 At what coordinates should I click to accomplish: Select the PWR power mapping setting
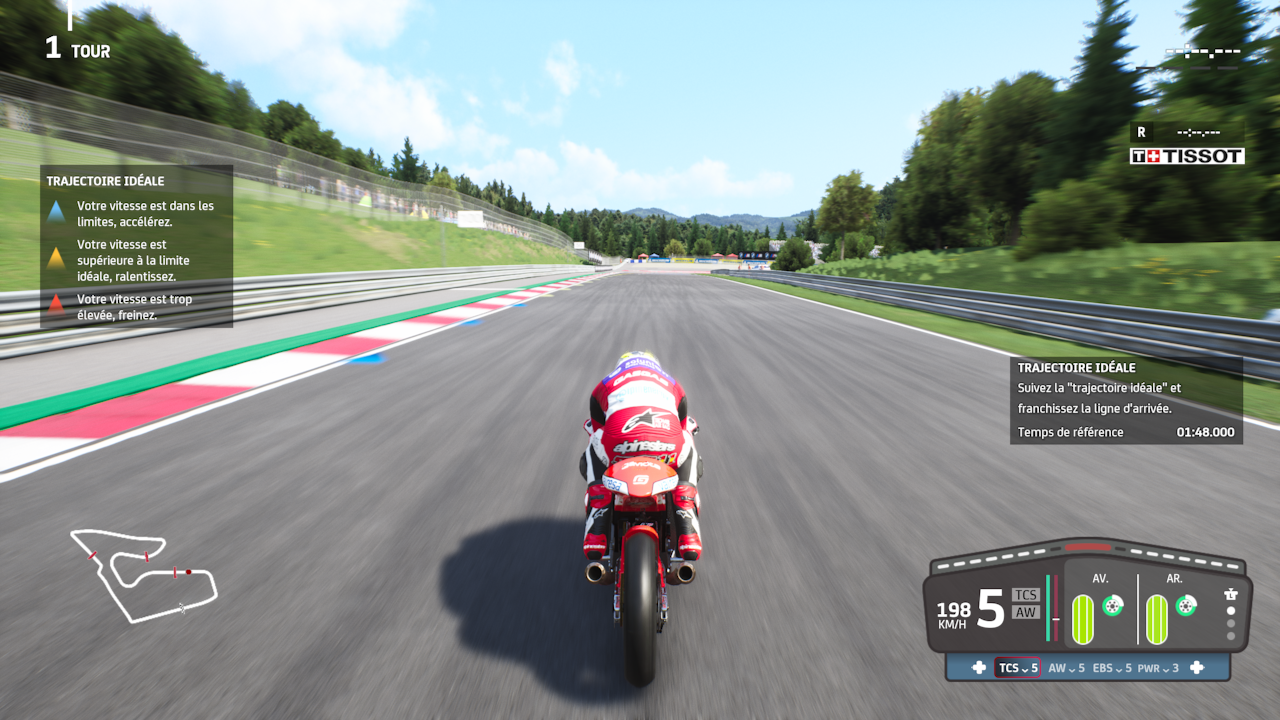[x=1160, y=668]
